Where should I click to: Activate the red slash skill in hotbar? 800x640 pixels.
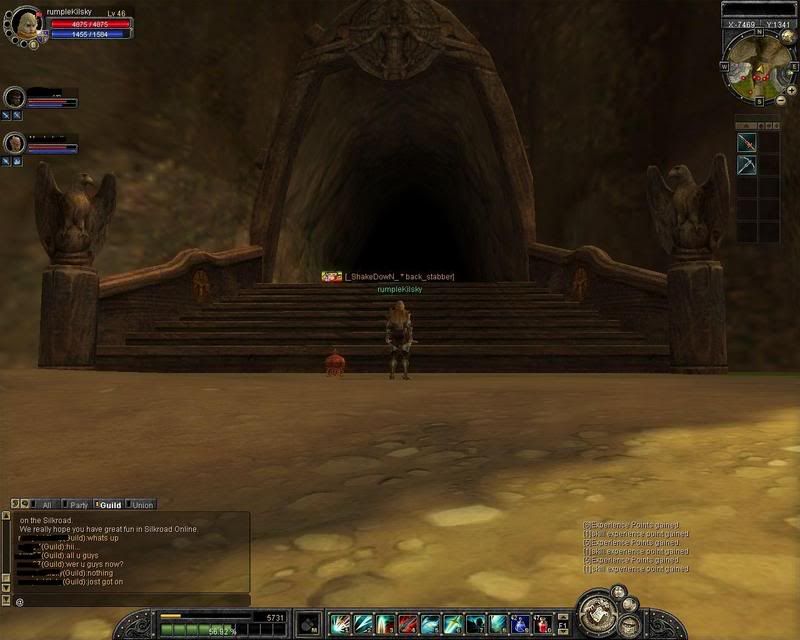click(x=407, y=625)
